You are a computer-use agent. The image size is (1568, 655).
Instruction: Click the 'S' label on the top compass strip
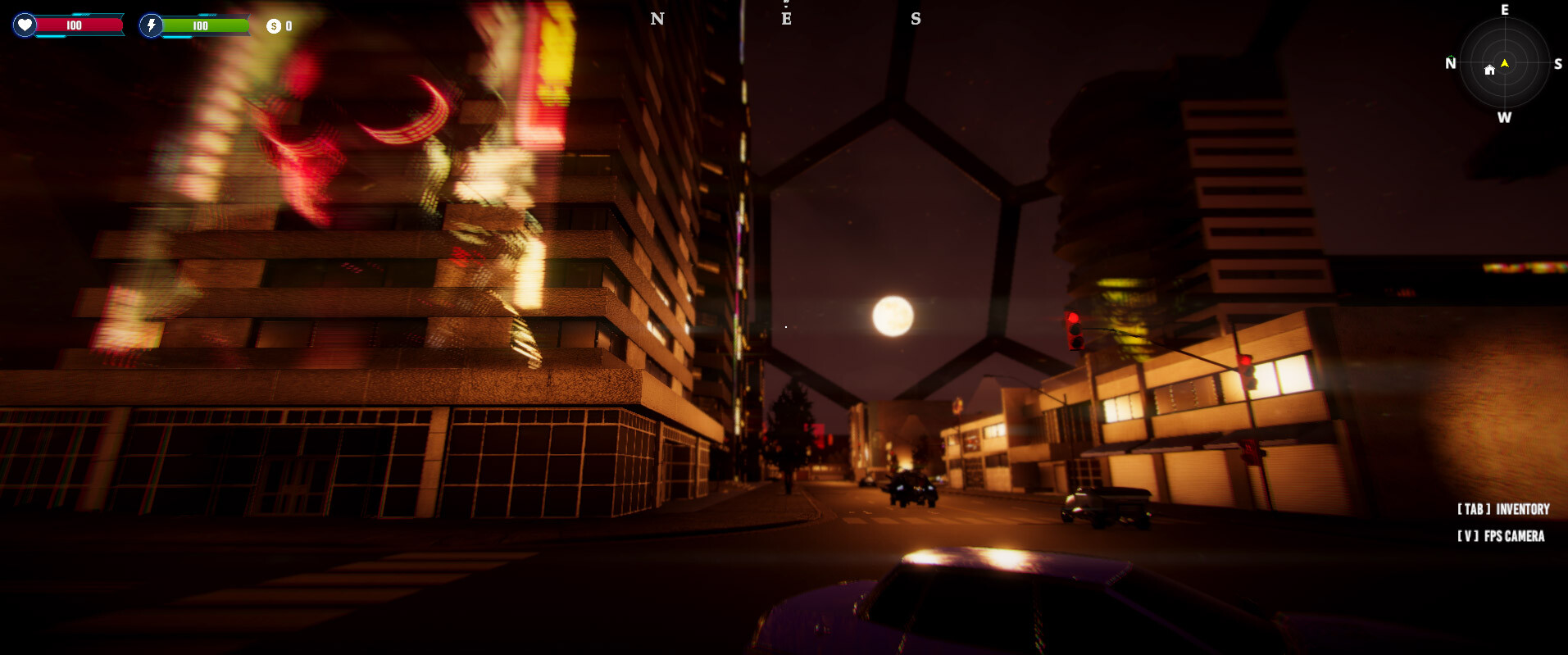click(x=916, y=18)
